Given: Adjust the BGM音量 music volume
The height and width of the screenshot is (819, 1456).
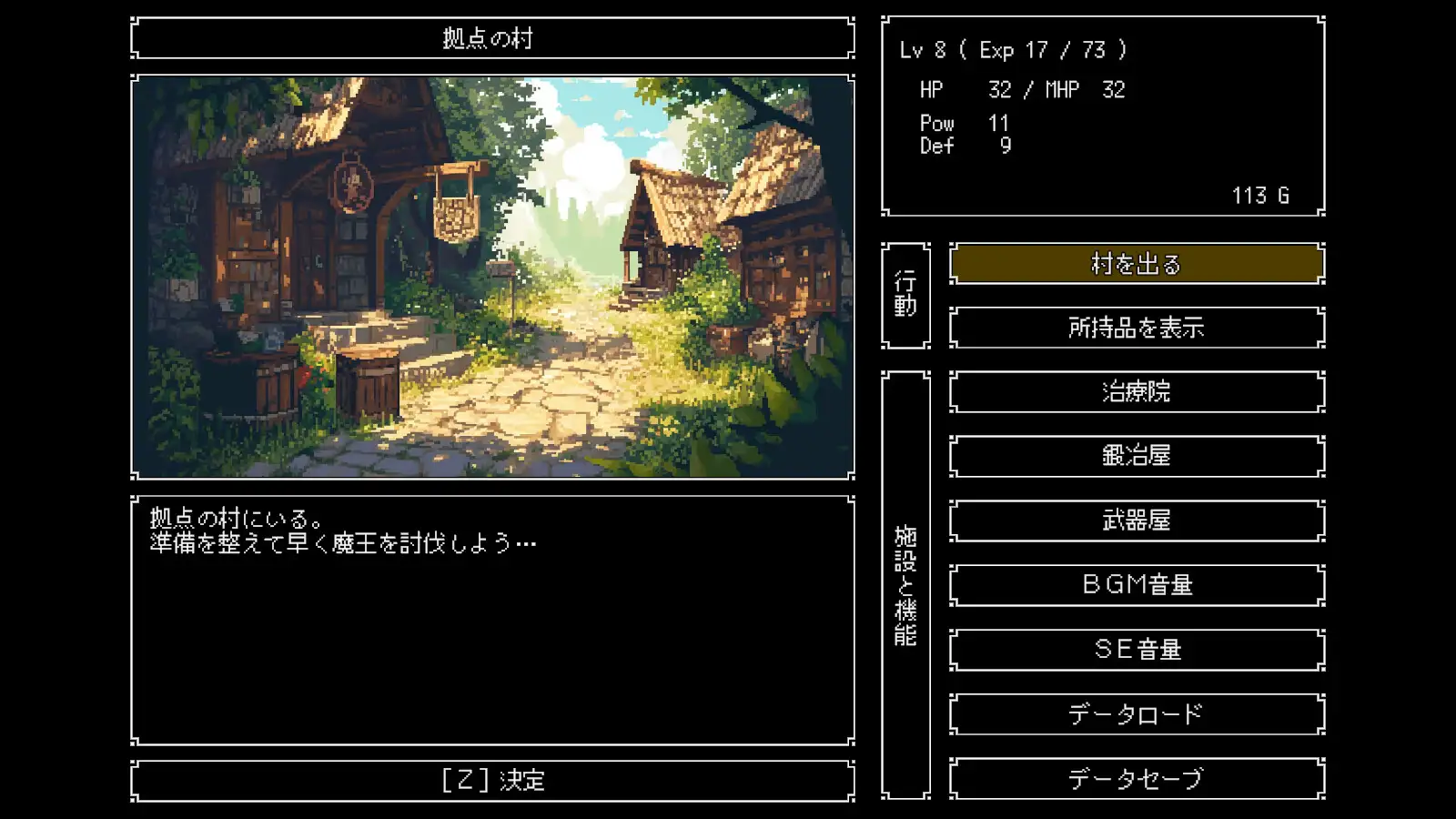Looking at the screenshot, I should click(x=1137, y=584).
